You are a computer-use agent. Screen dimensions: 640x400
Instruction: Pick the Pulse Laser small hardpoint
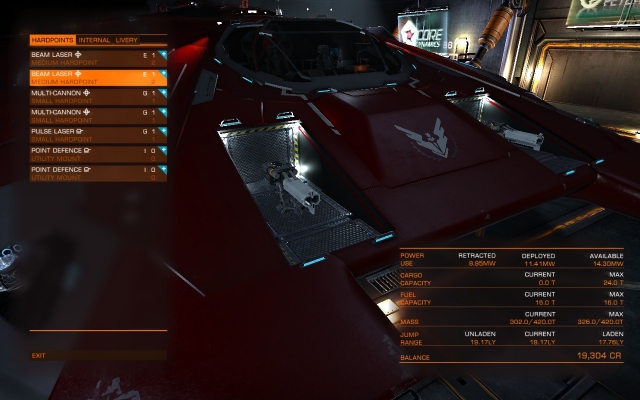coord(97,134)
